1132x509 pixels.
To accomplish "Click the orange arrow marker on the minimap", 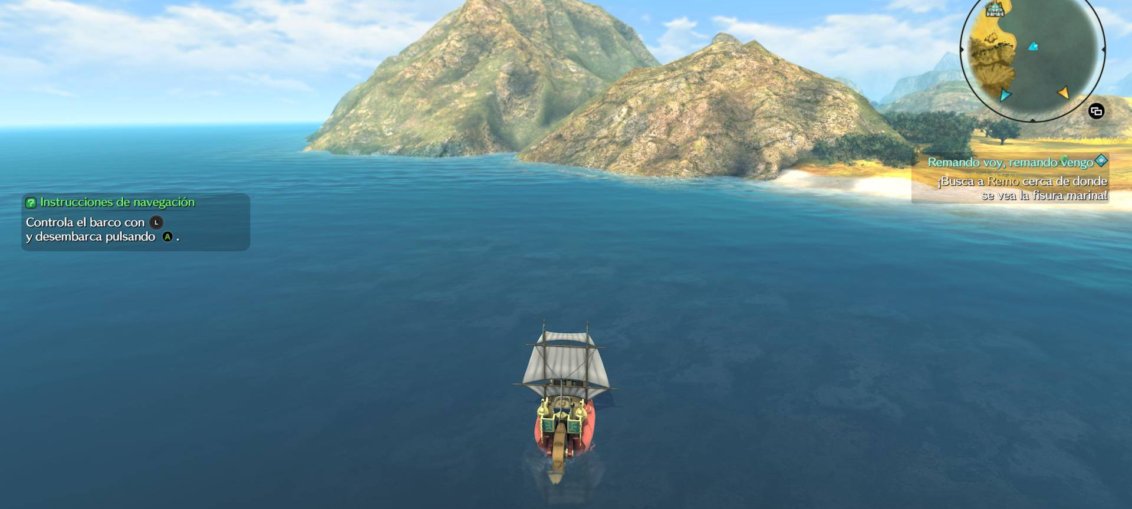I will (1064, 93).
